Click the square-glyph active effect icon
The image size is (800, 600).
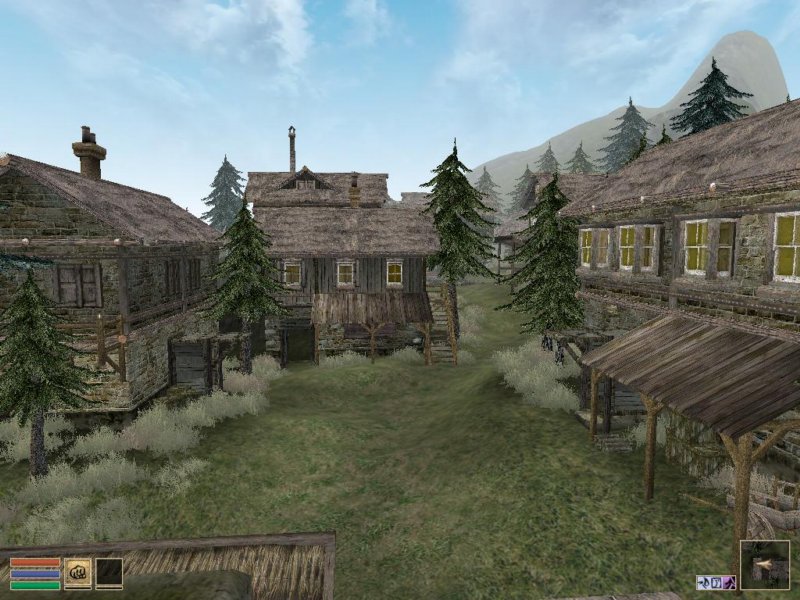[x=716, y=582]
